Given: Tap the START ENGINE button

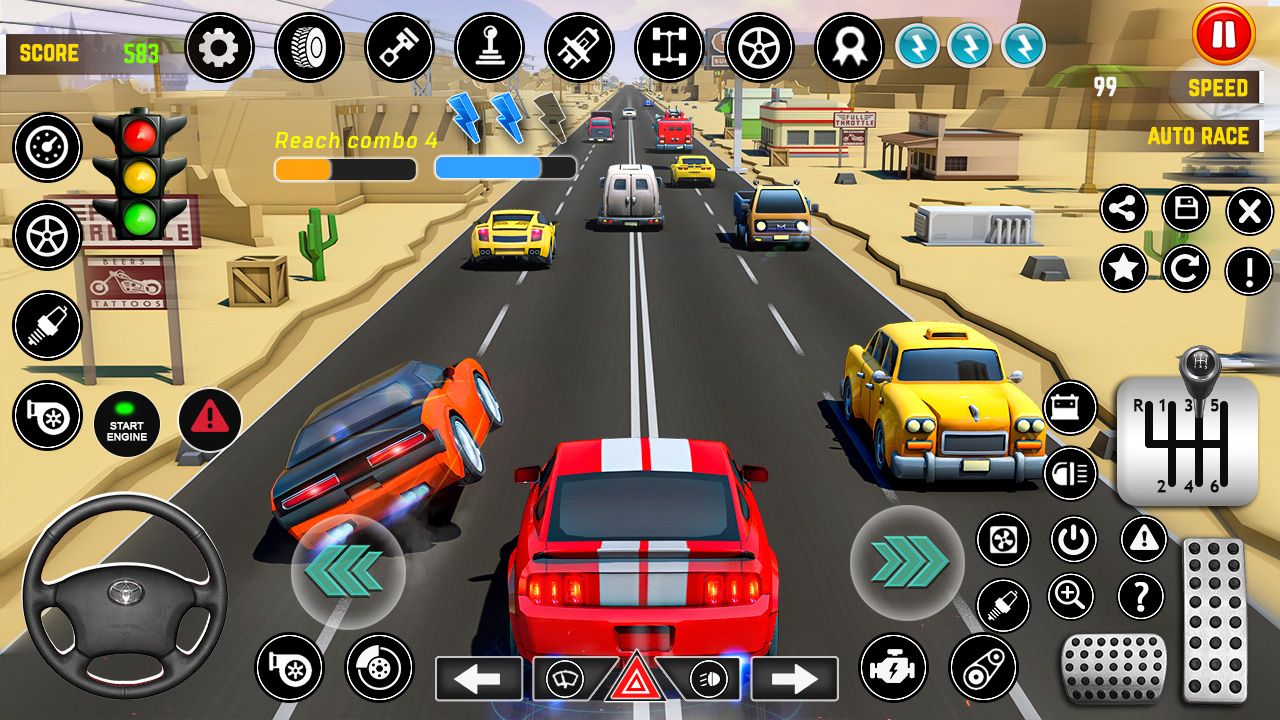Looking at the screenshot, I should tap(127, 424).
